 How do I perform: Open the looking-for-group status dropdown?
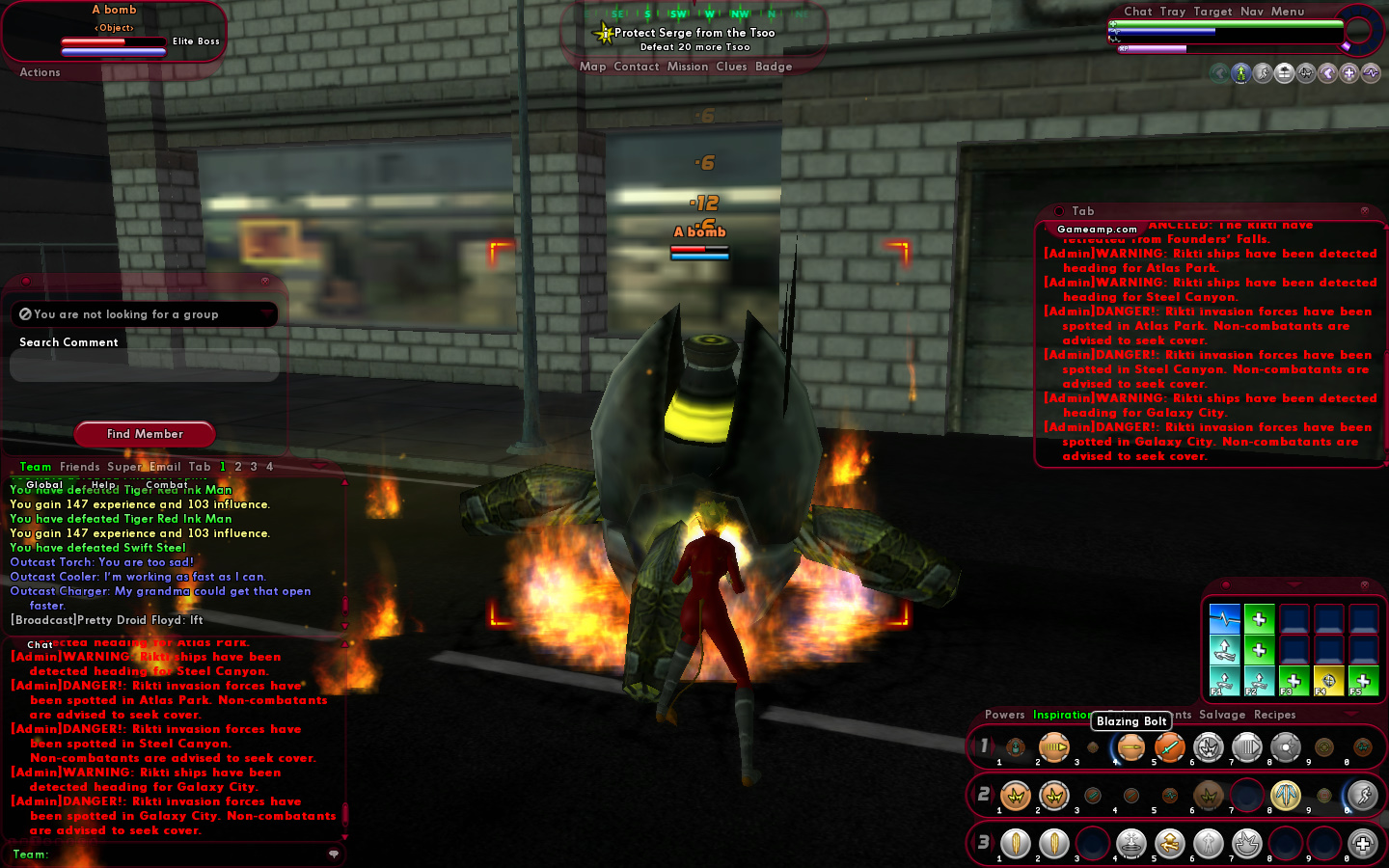point(145,314)
